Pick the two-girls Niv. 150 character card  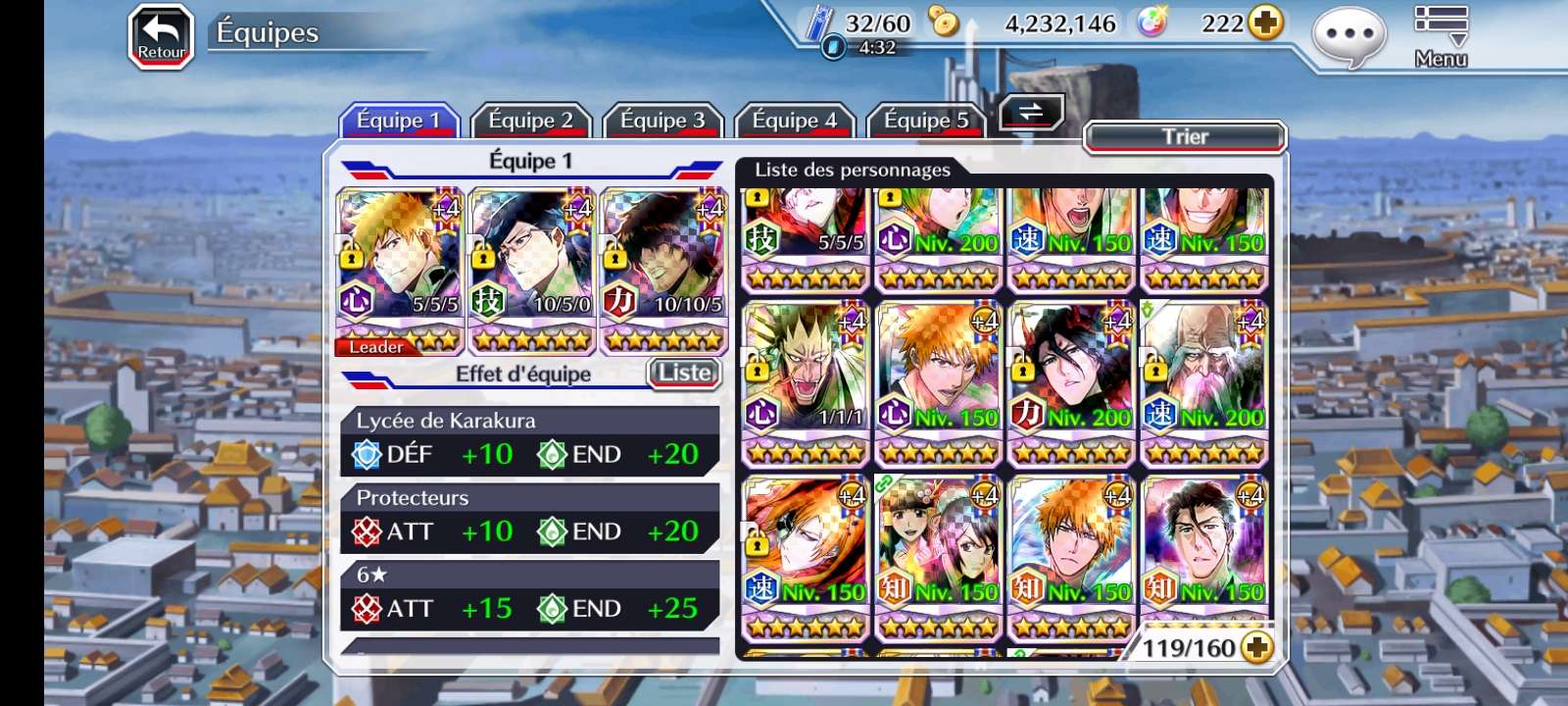click(x=938, y=556)
